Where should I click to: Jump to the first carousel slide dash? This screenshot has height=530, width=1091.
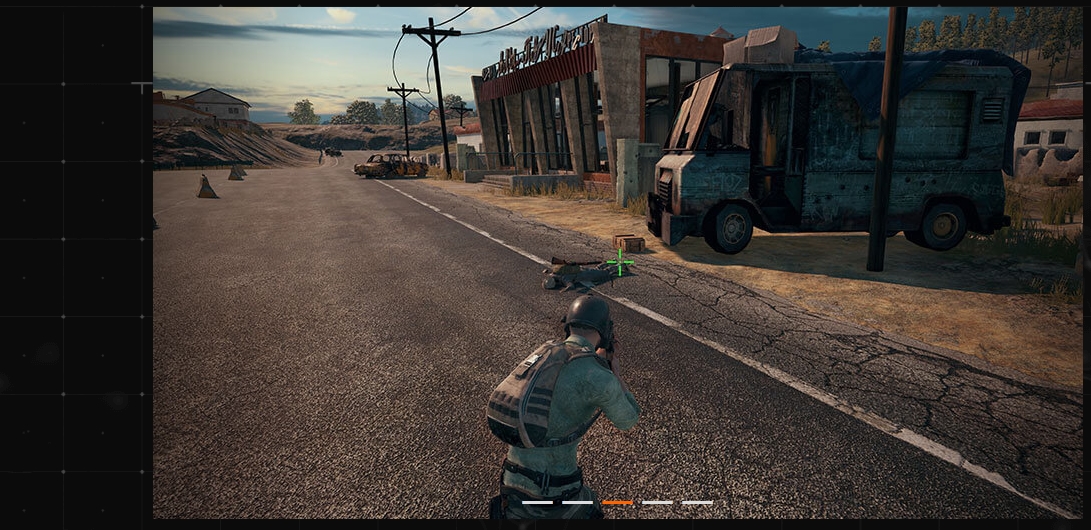click(537, 502)
